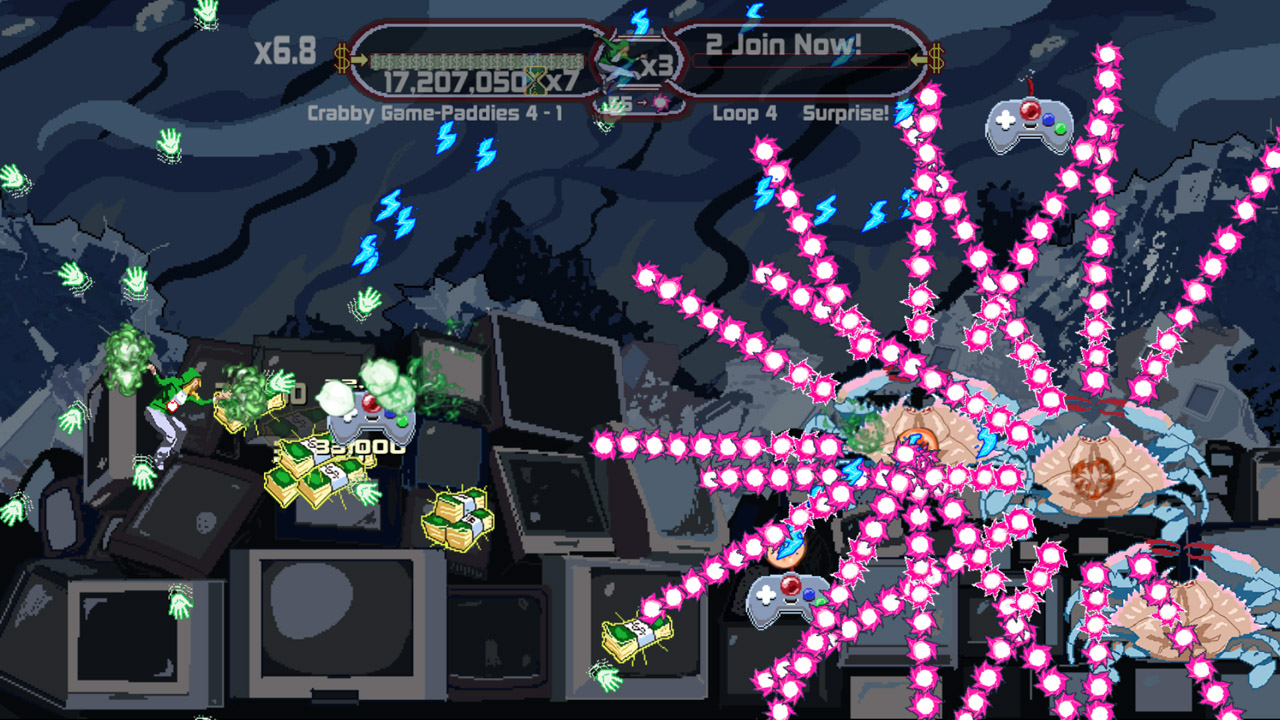Click the empty player-two entry field
Screen dimensions: 1280x720
coord(800,62)
